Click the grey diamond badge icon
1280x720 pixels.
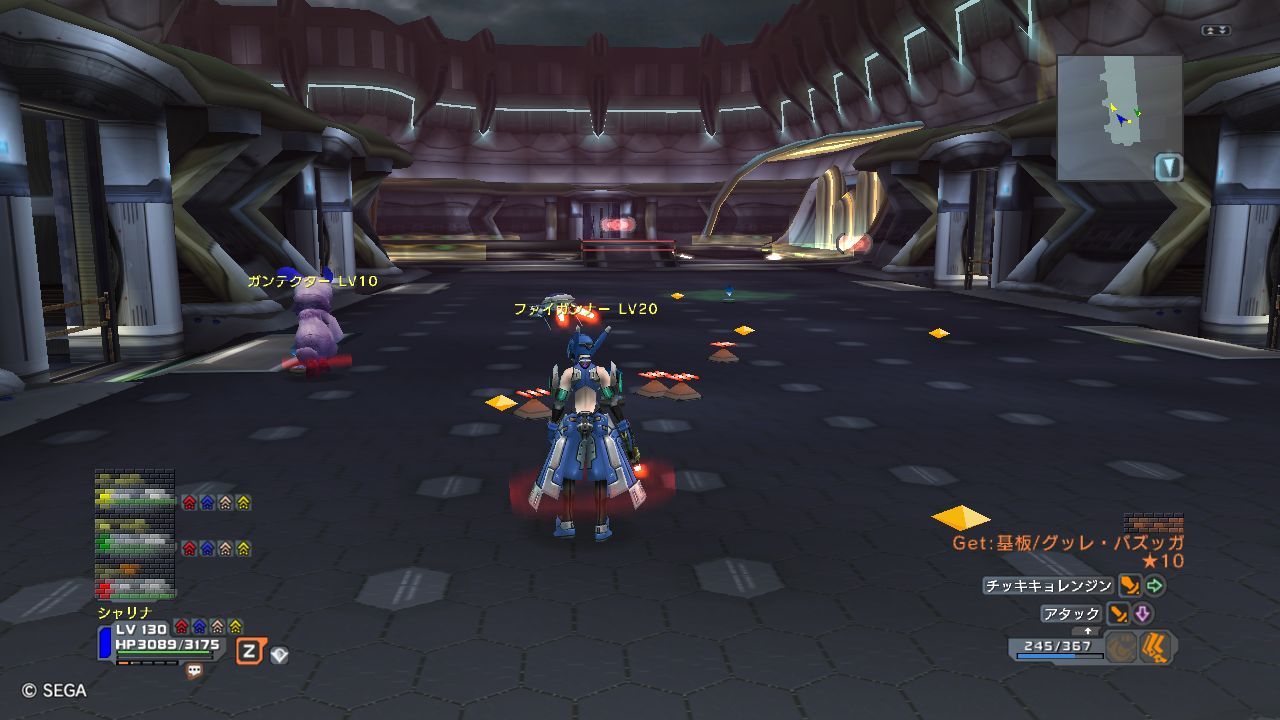(x=280, y=655)
